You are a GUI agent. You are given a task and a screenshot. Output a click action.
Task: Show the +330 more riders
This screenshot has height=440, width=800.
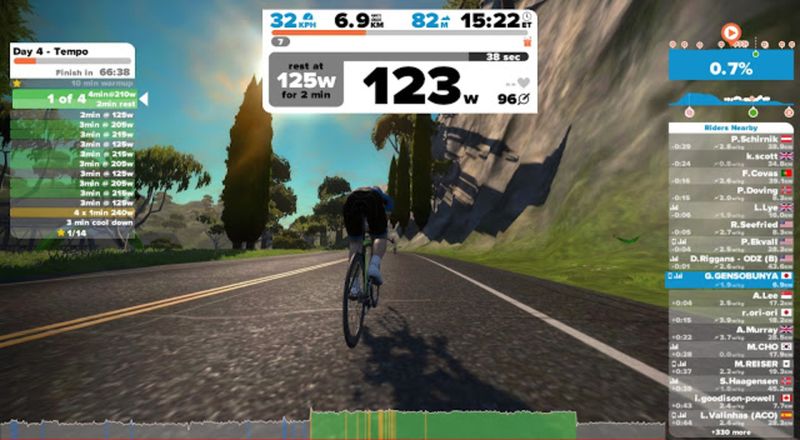(x=730, y=433)
